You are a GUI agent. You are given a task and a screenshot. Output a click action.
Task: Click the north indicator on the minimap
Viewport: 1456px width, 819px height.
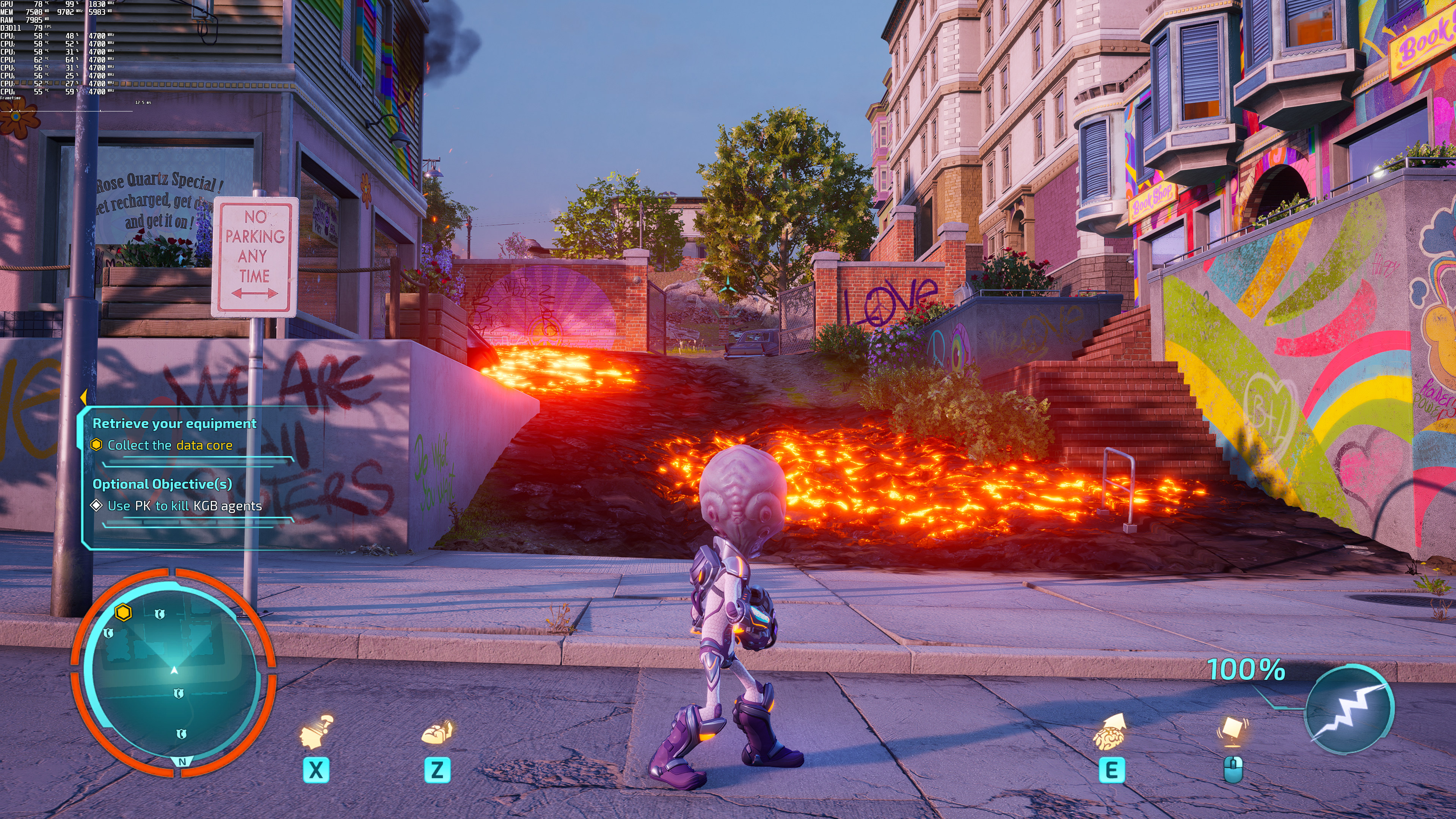tap(182, 762)
